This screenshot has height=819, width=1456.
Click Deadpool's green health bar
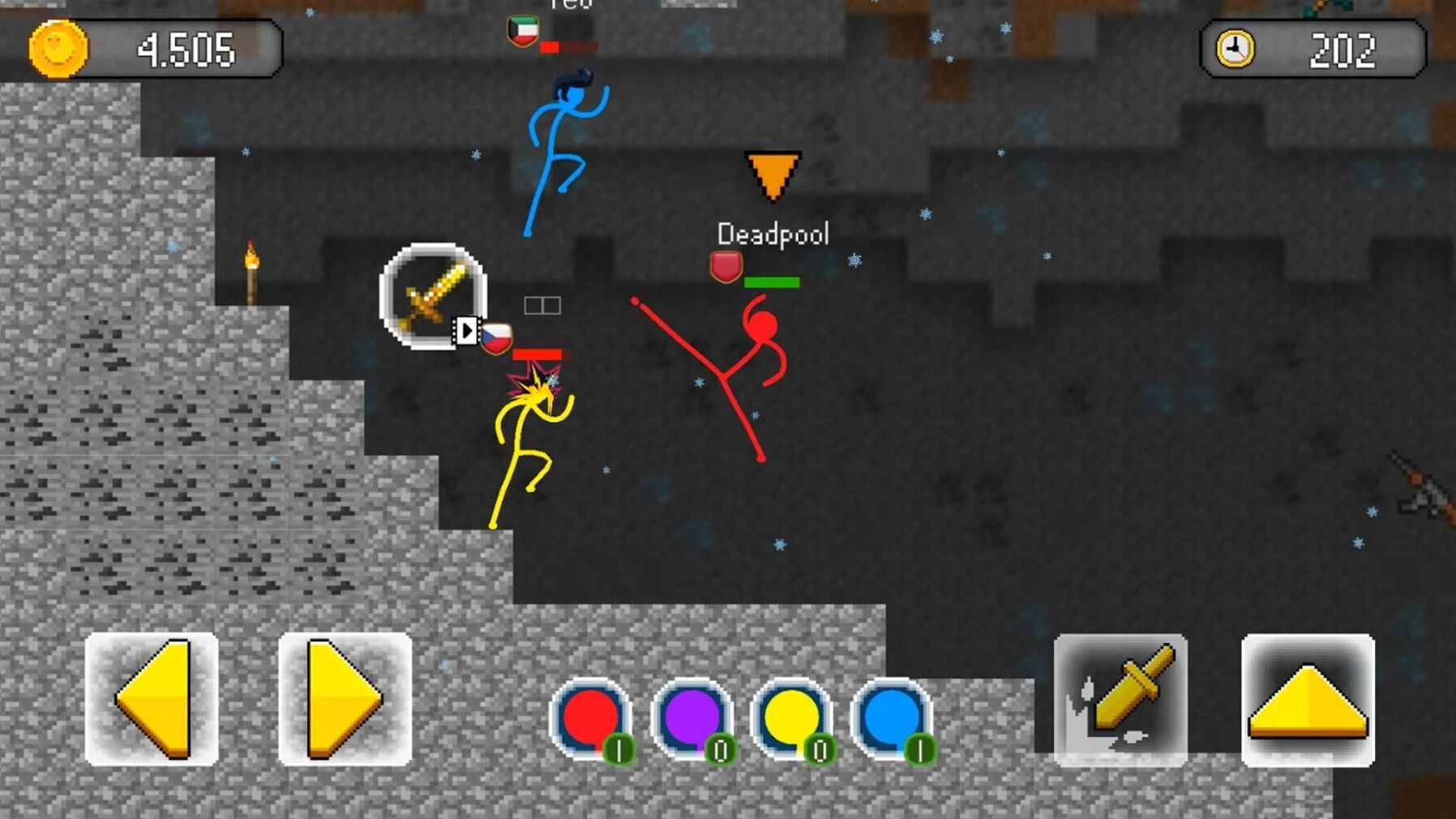771,283
